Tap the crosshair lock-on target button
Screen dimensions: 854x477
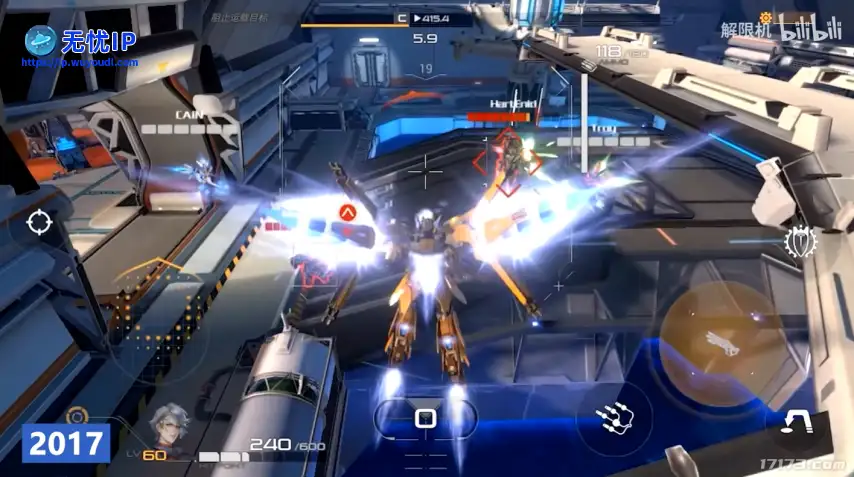pyautogui.click(x=39, y=222)
